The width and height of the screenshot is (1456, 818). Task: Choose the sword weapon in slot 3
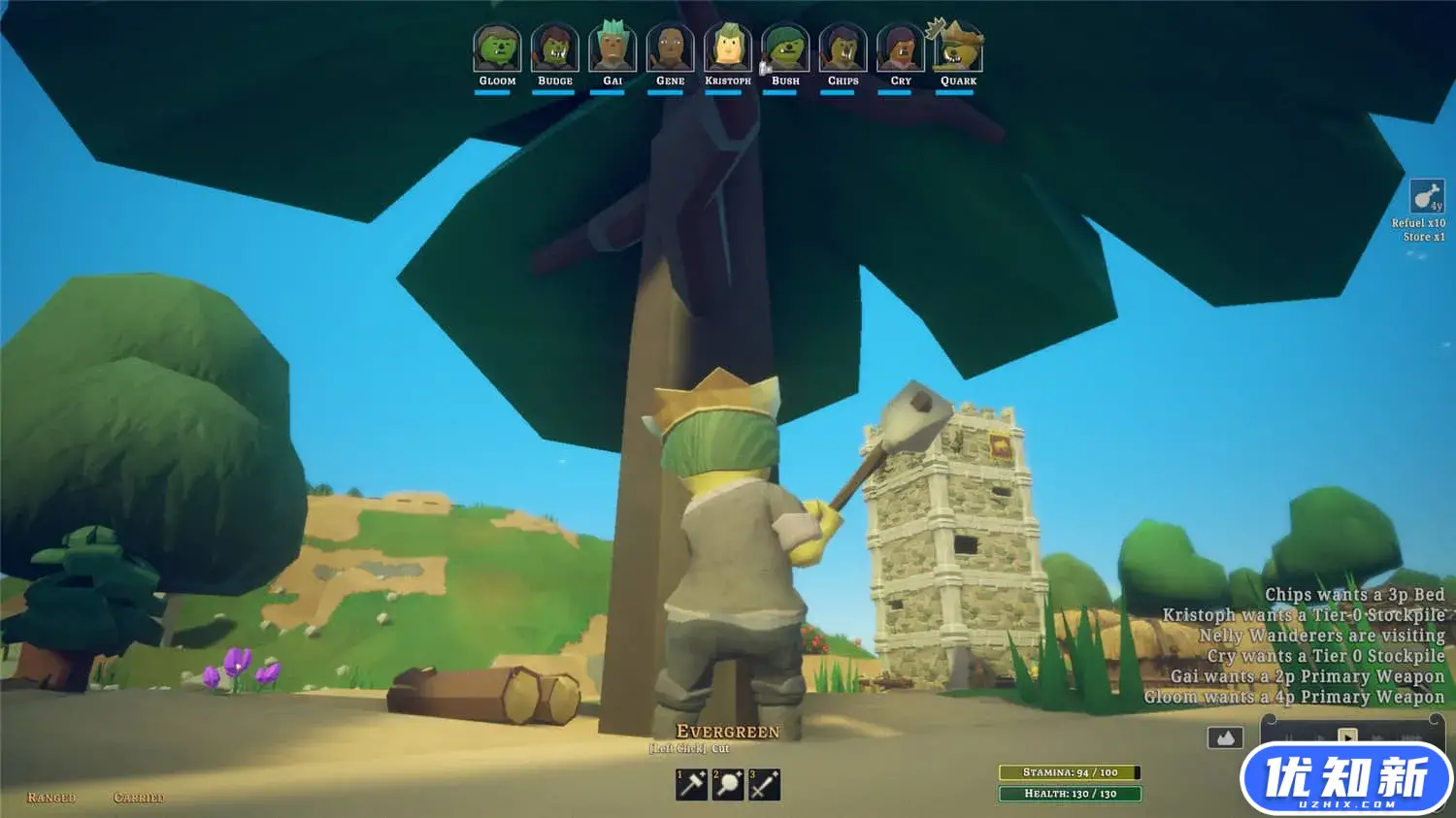click(764, 784)
